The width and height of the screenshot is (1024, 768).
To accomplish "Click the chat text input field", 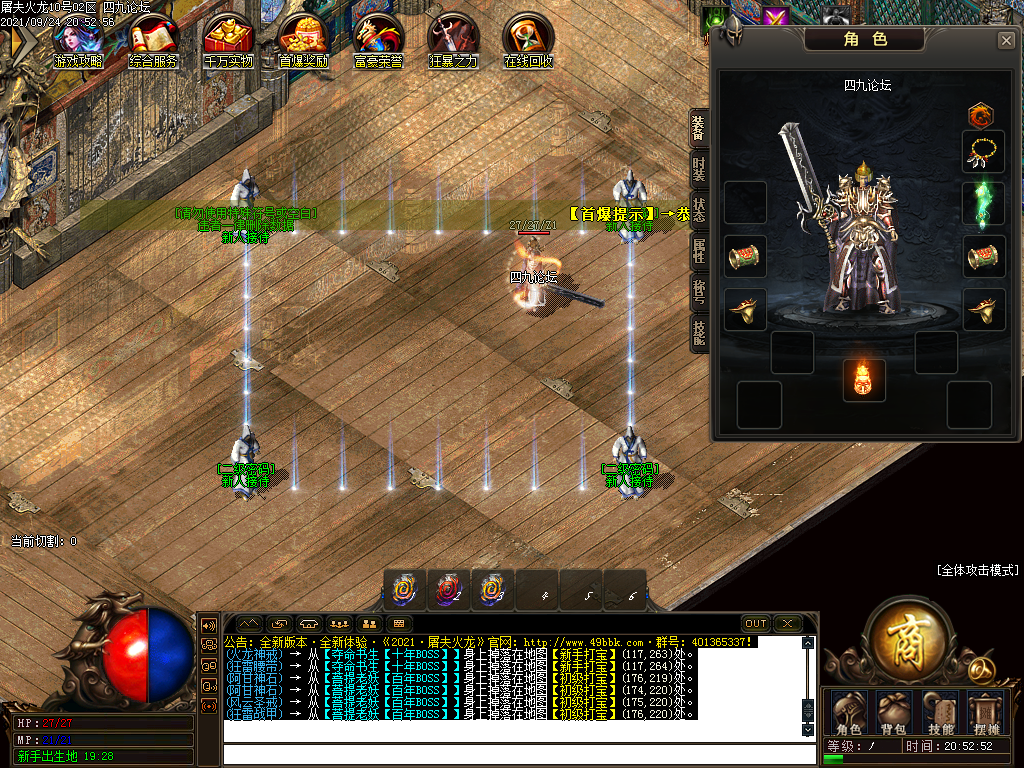I will click(x=510, y=753).
